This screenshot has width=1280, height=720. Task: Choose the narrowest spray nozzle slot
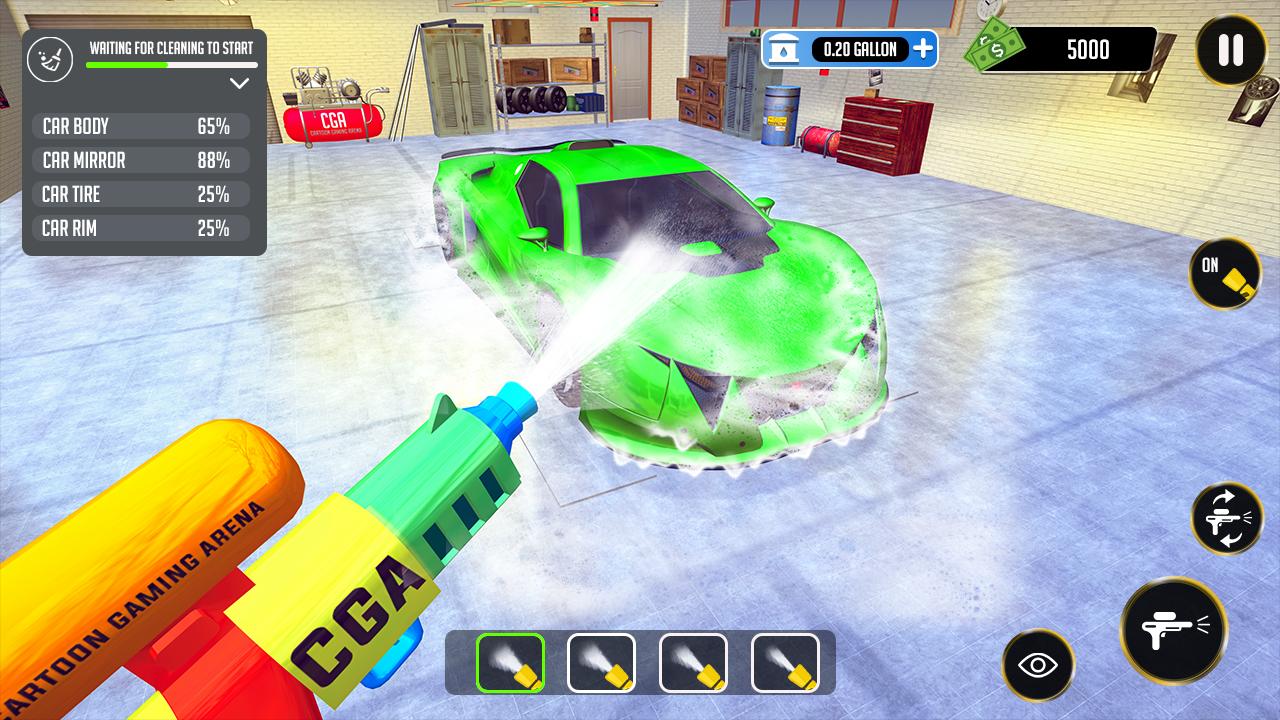tap(785, 663)
